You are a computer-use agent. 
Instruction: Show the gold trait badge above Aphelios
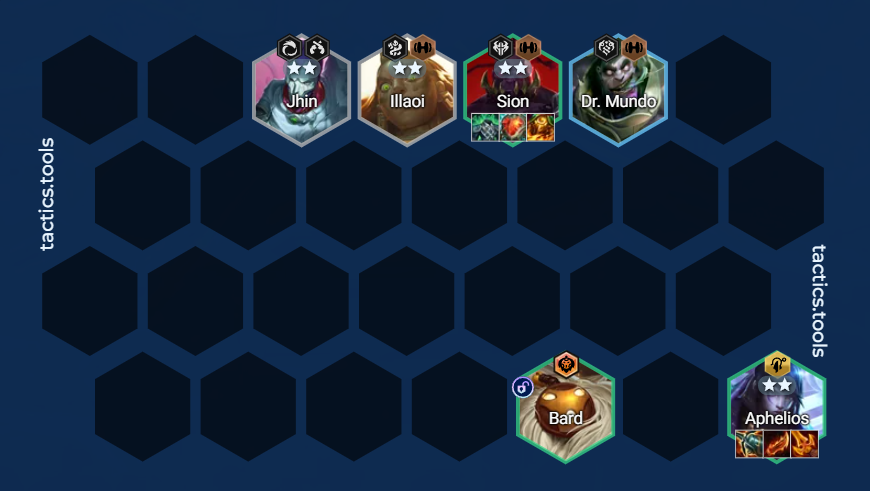[x=777, y=365]
